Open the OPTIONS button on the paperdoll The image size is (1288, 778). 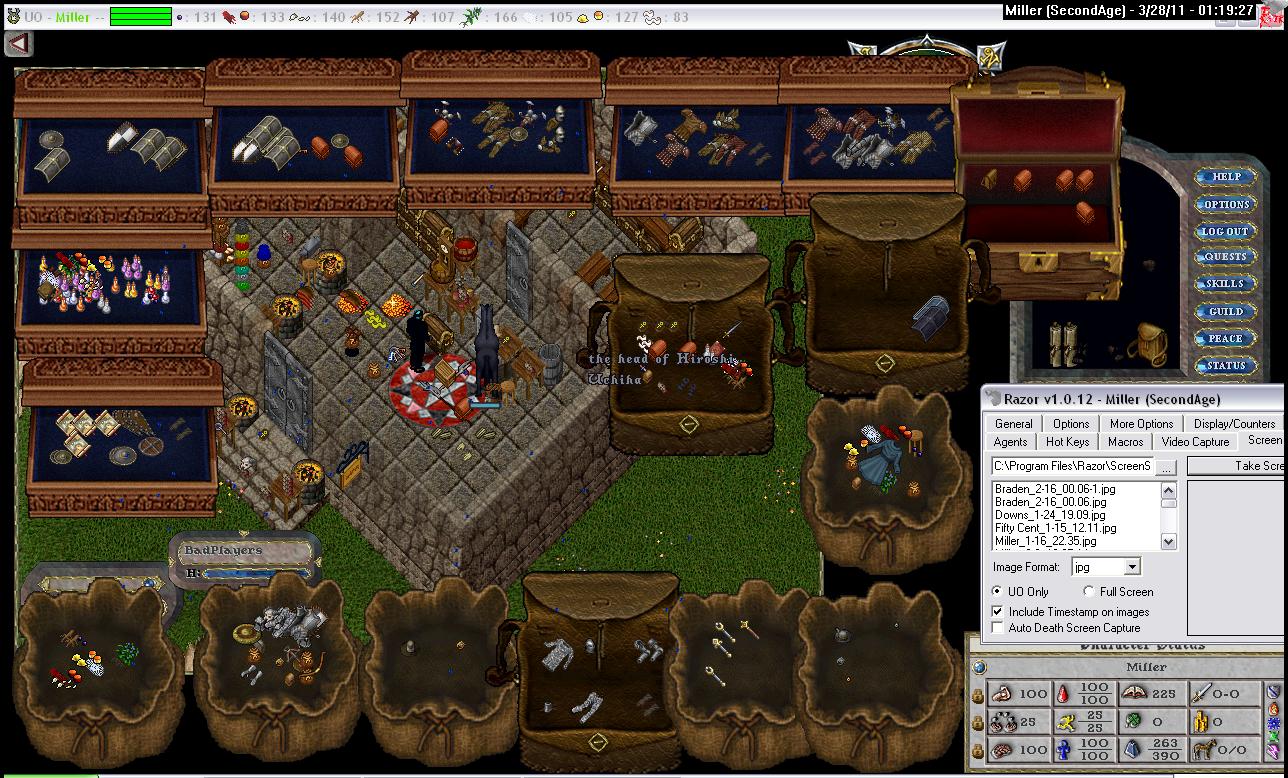tap(1226, 204)
